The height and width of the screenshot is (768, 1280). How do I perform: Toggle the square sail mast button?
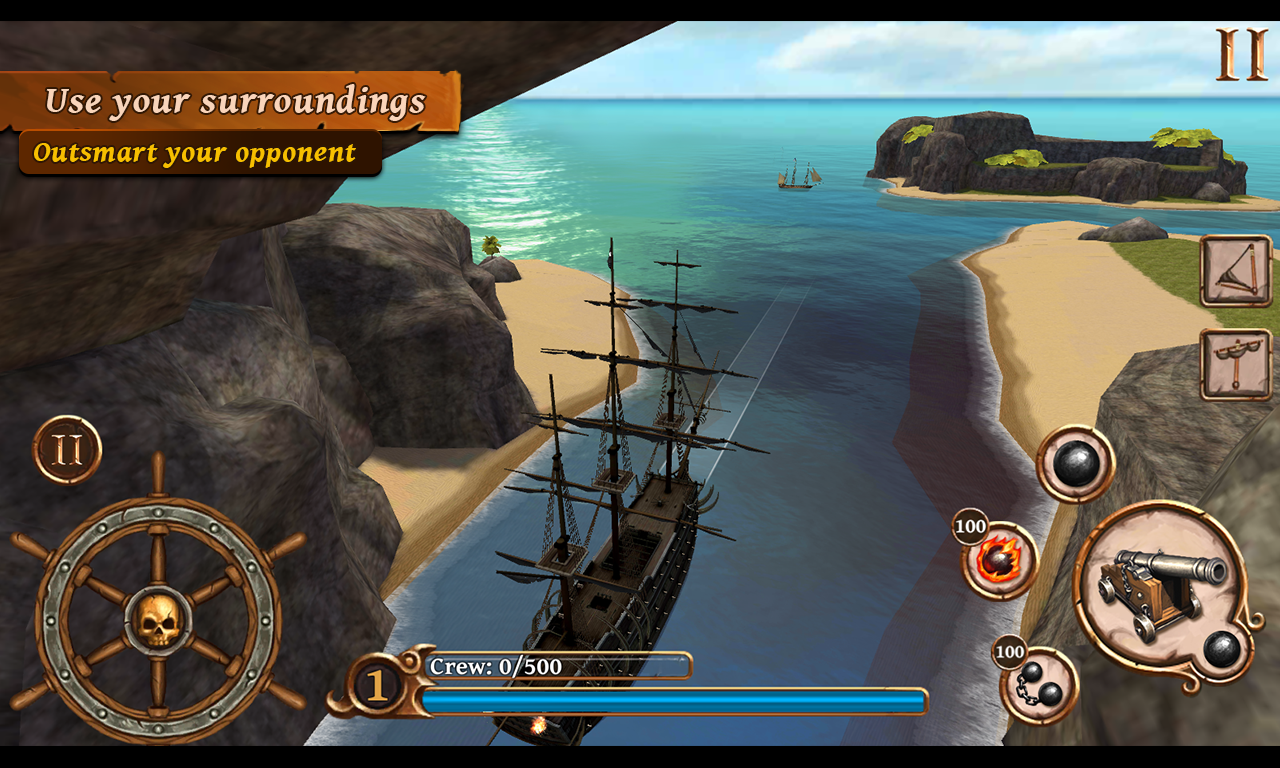[1236, 364]
